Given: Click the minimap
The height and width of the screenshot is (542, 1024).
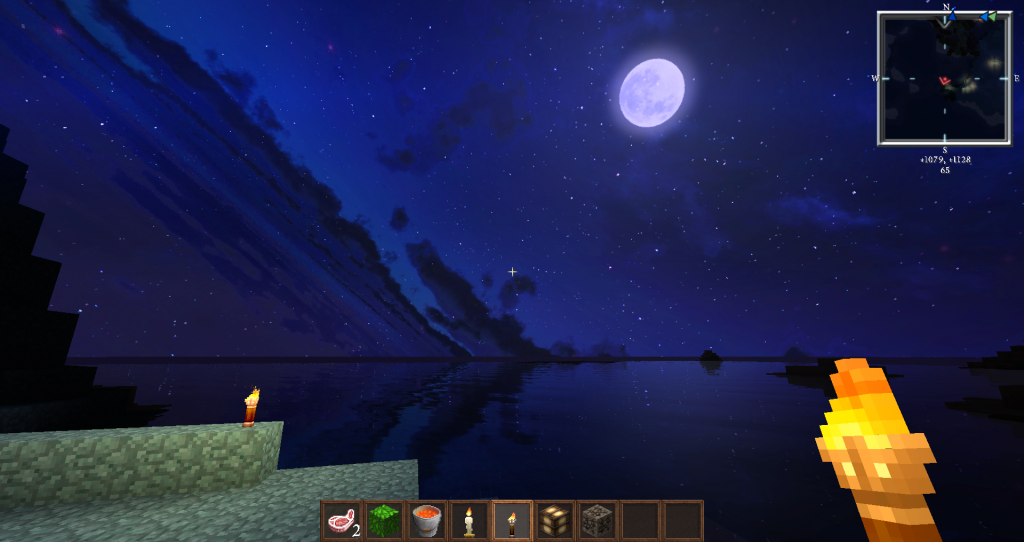Looking at the screenshot, I should point(945,78).
